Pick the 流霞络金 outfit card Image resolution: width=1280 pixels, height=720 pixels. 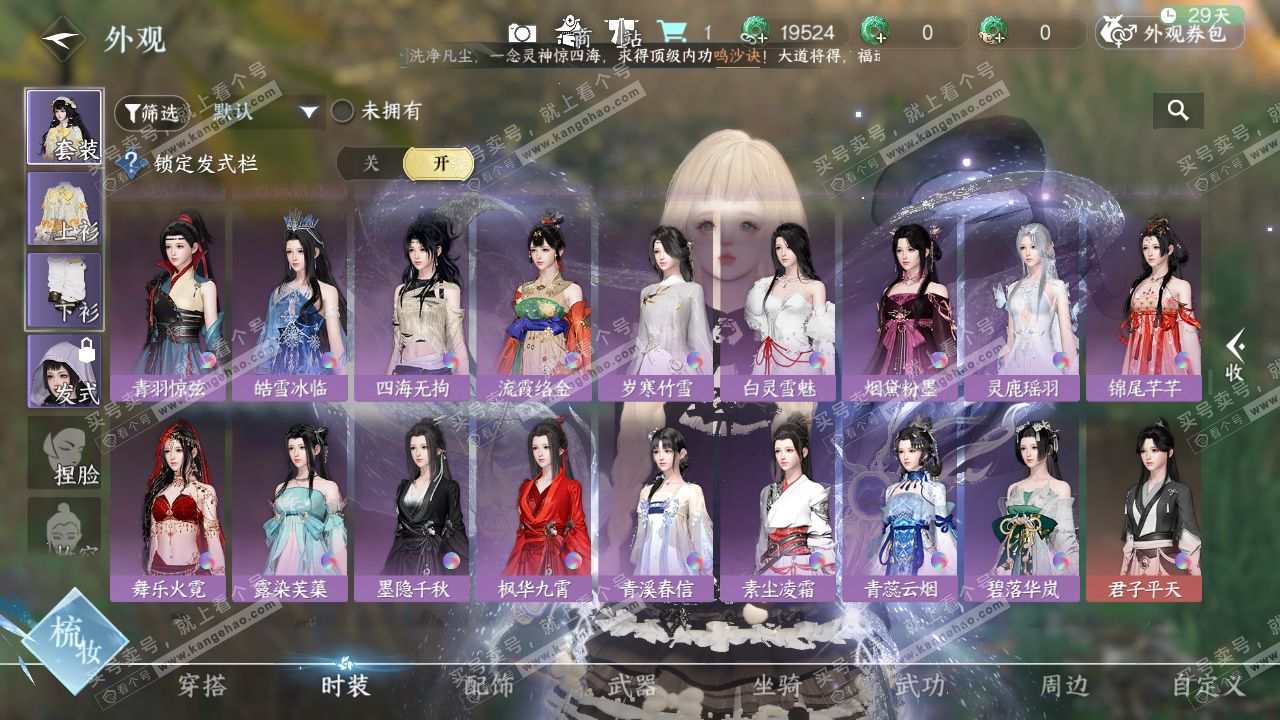tap(535, 300)
